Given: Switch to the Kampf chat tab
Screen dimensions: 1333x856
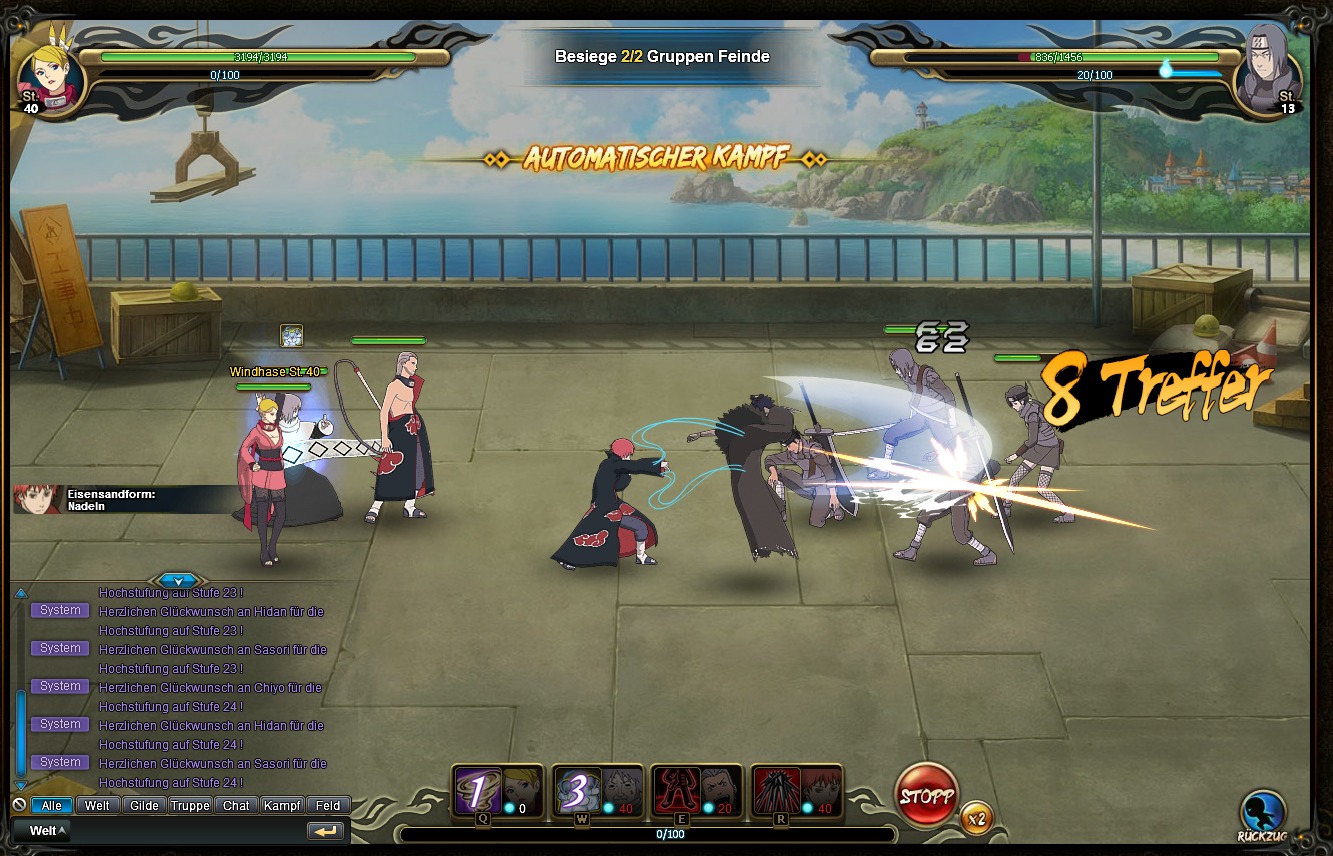Looking at the screenshot, I should click(x=282, y=805).
